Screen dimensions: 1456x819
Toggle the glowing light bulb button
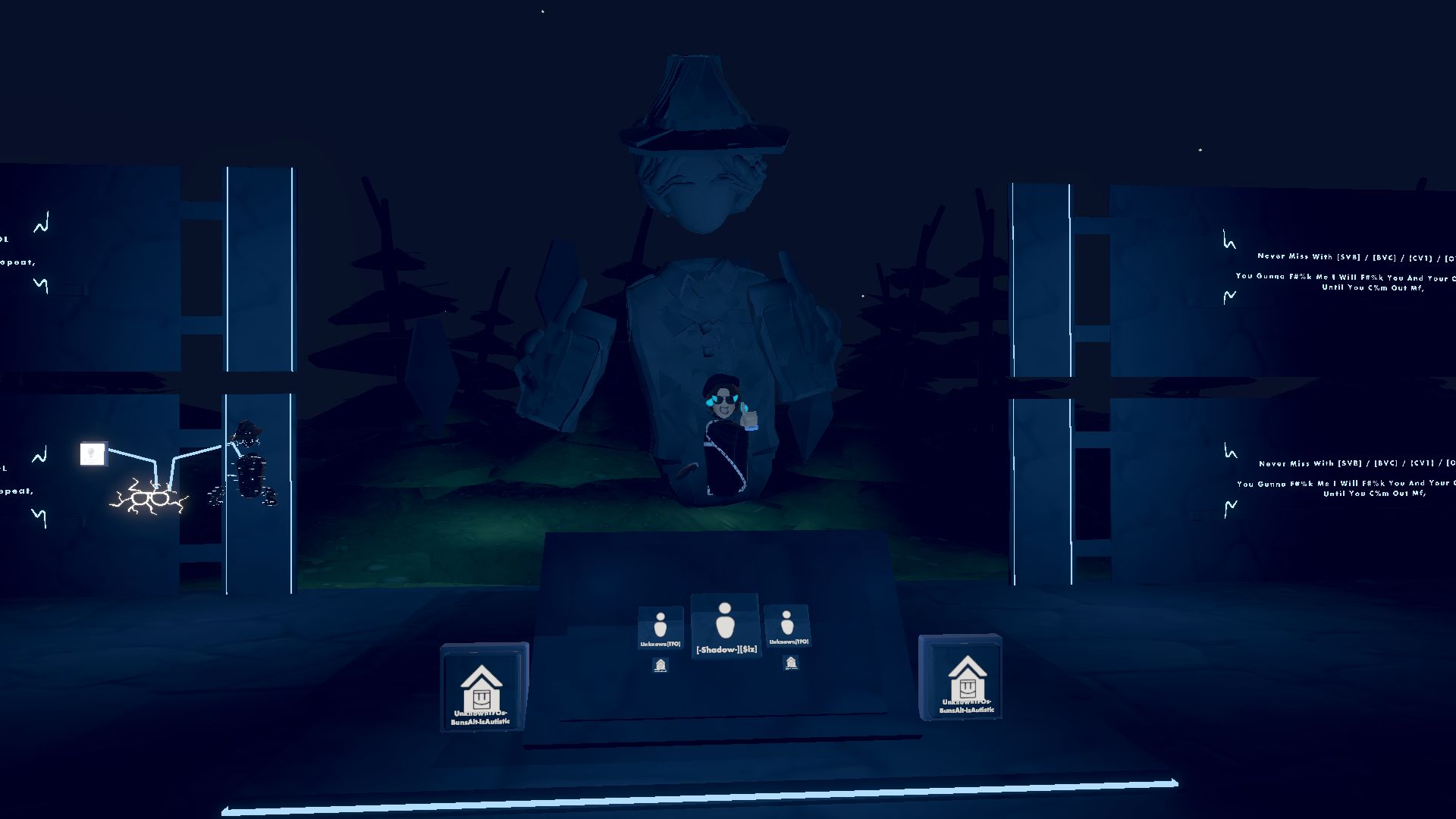93,453
